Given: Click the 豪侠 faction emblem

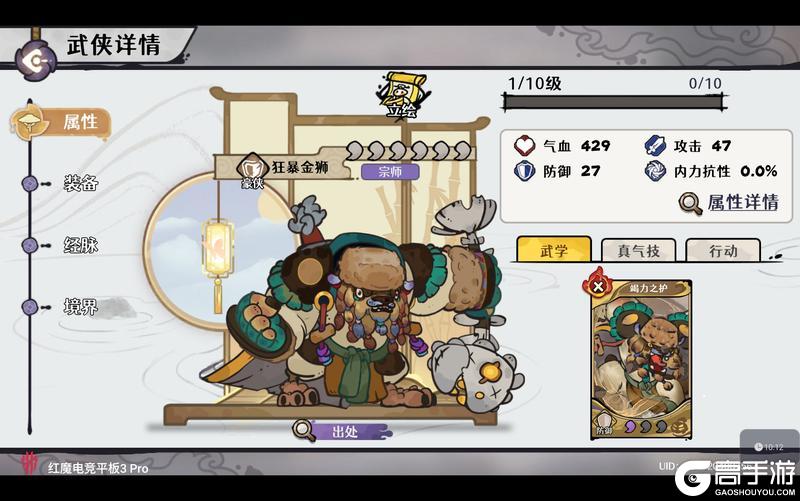Looking at the screenshot, I should point(252,168).
